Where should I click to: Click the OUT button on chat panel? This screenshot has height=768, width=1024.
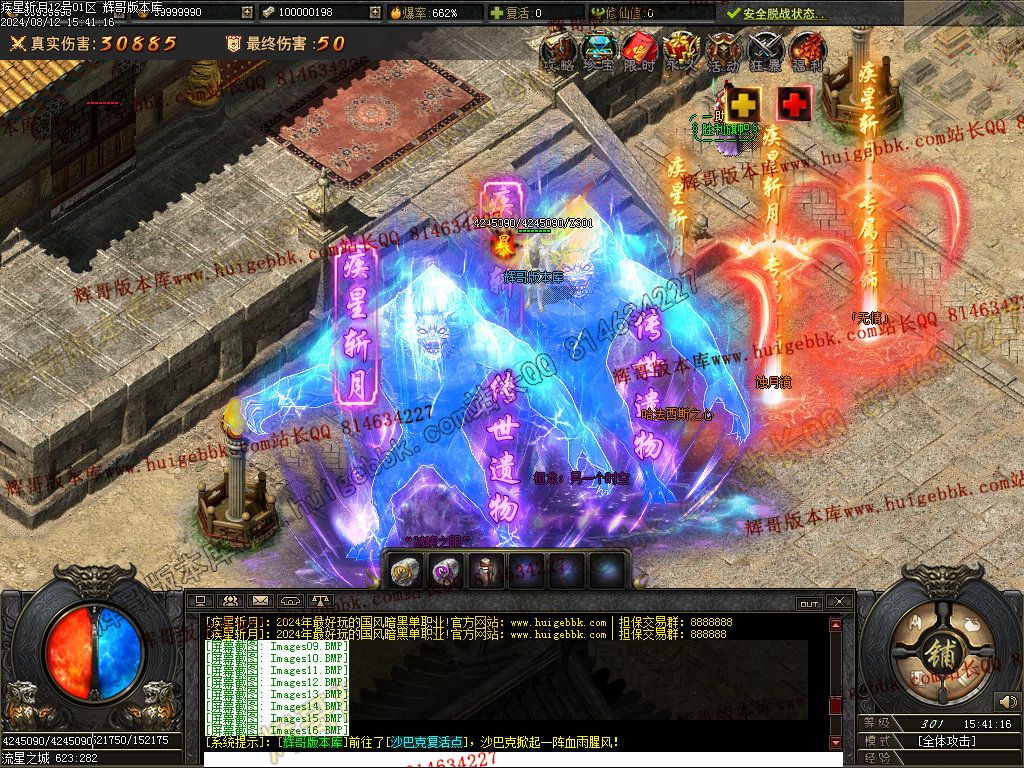click(808, 603)
